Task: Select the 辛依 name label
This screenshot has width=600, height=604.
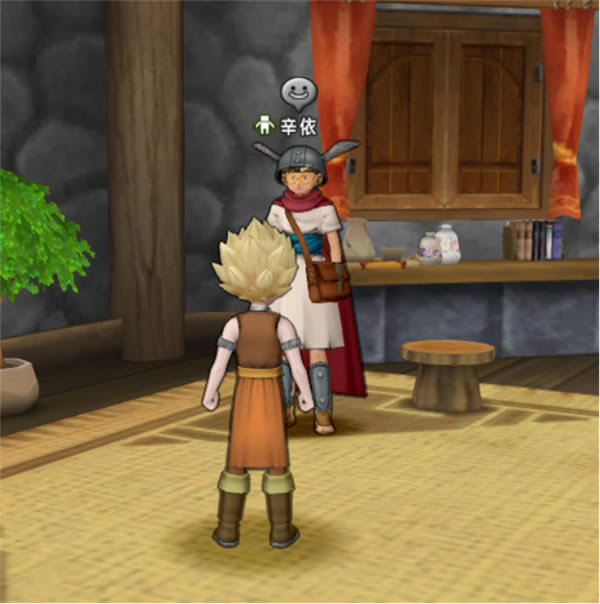Action: [x=296, y=126]
